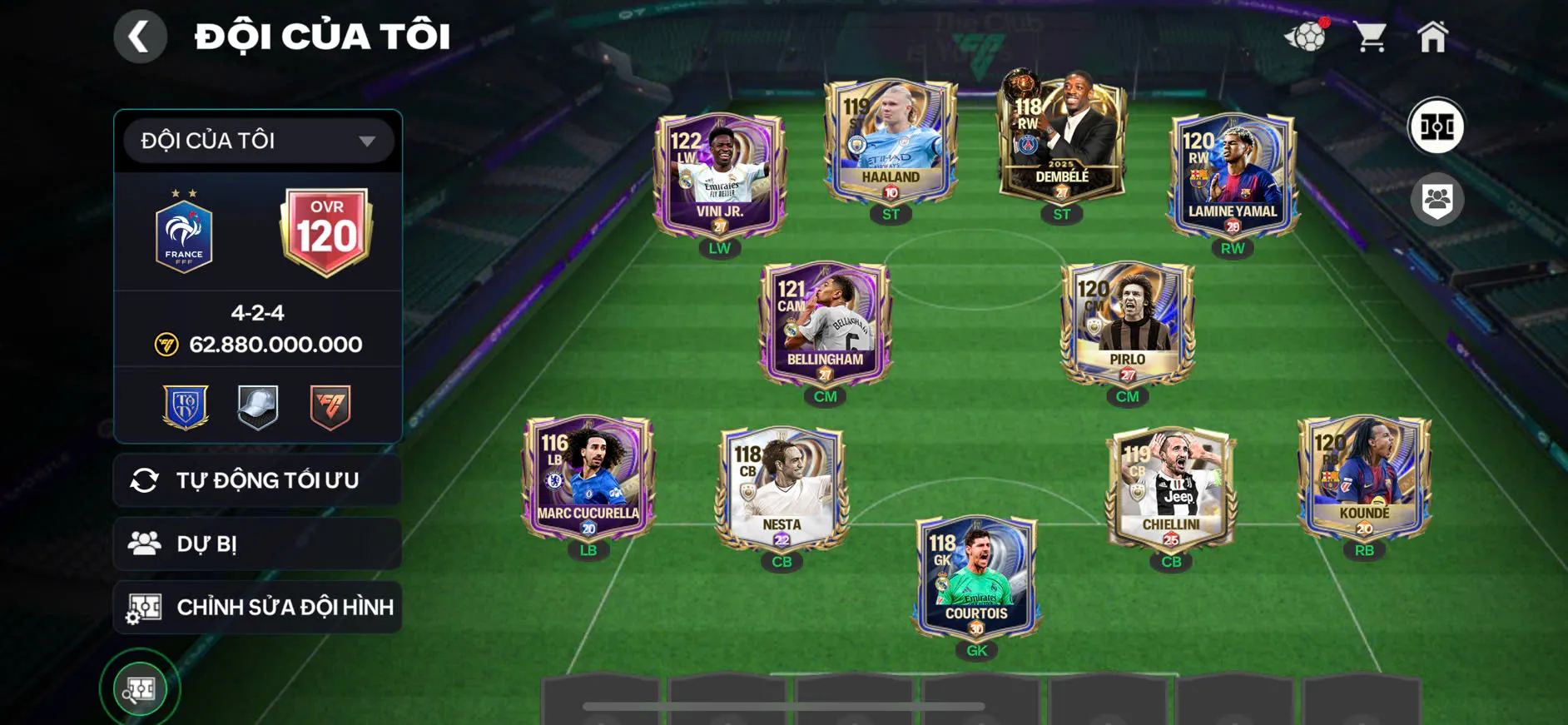Open the tactics pitch icon

pyautogui.click(x=1437, y=127)
